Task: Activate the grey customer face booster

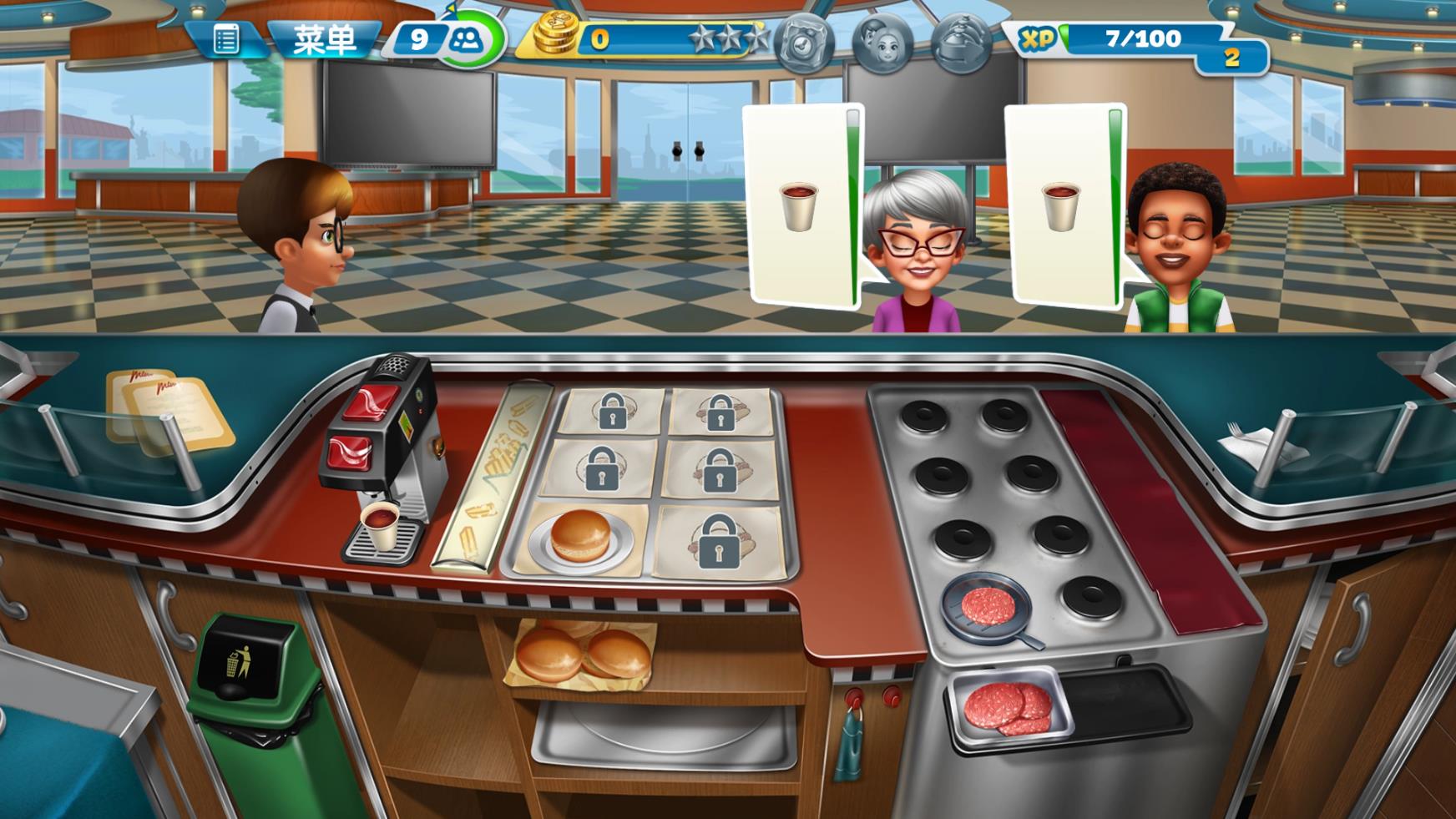Action: coord(882,42)
